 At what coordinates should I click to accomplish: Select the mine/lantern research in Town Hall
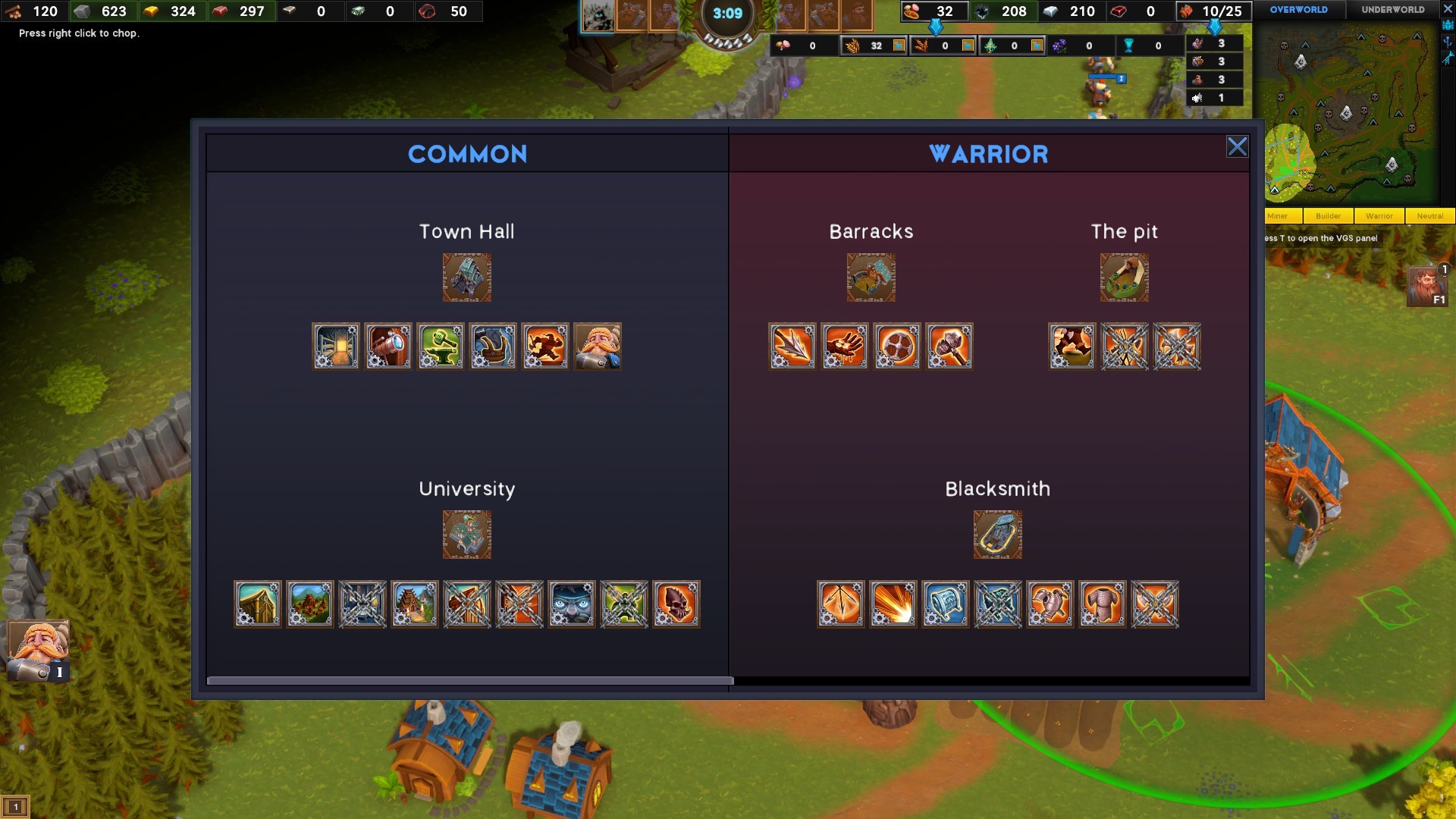(335, 347)
